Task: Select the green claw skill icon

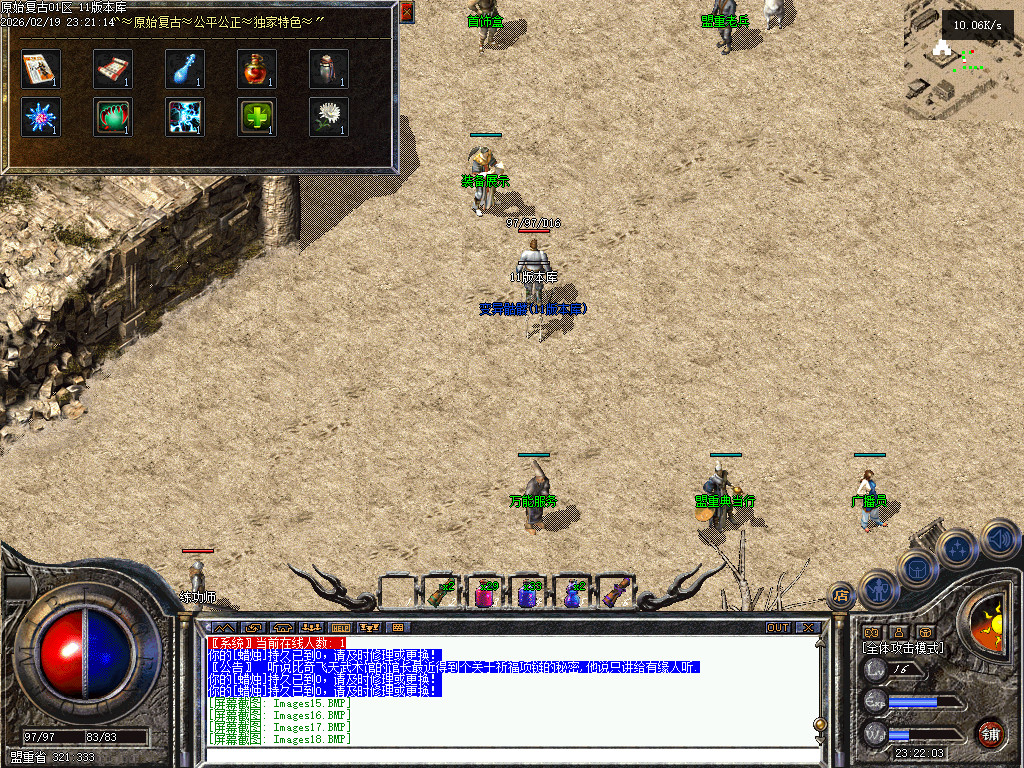Action: 113,116
